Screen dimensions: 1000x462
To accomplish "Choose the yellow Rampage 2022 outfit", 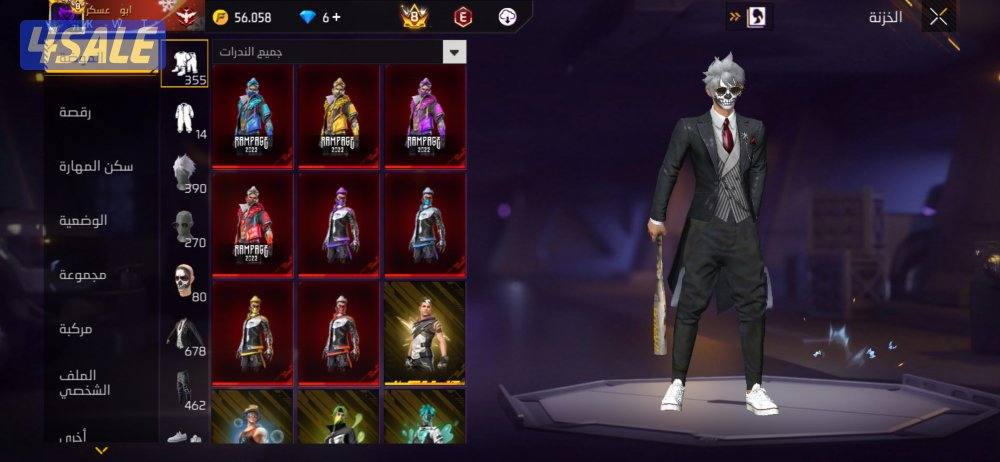I will click(x=339, y=115).
